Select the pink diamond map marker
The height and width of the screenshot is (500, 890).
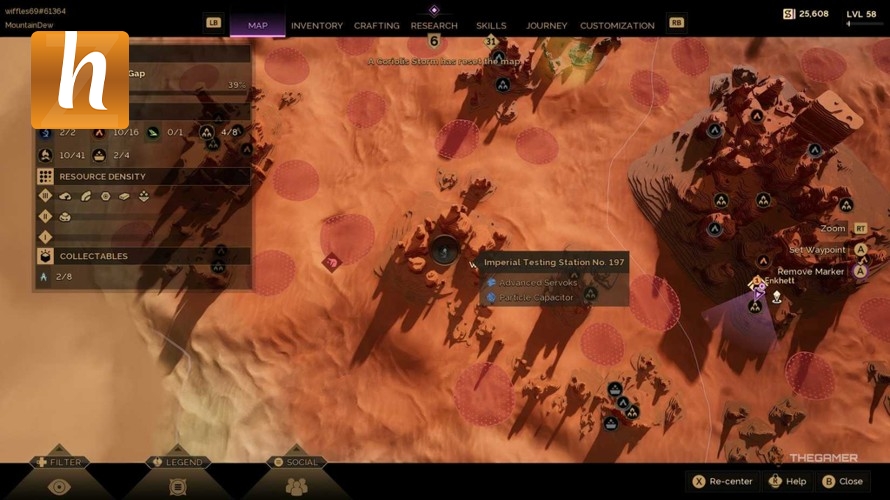tap(332, 262)
